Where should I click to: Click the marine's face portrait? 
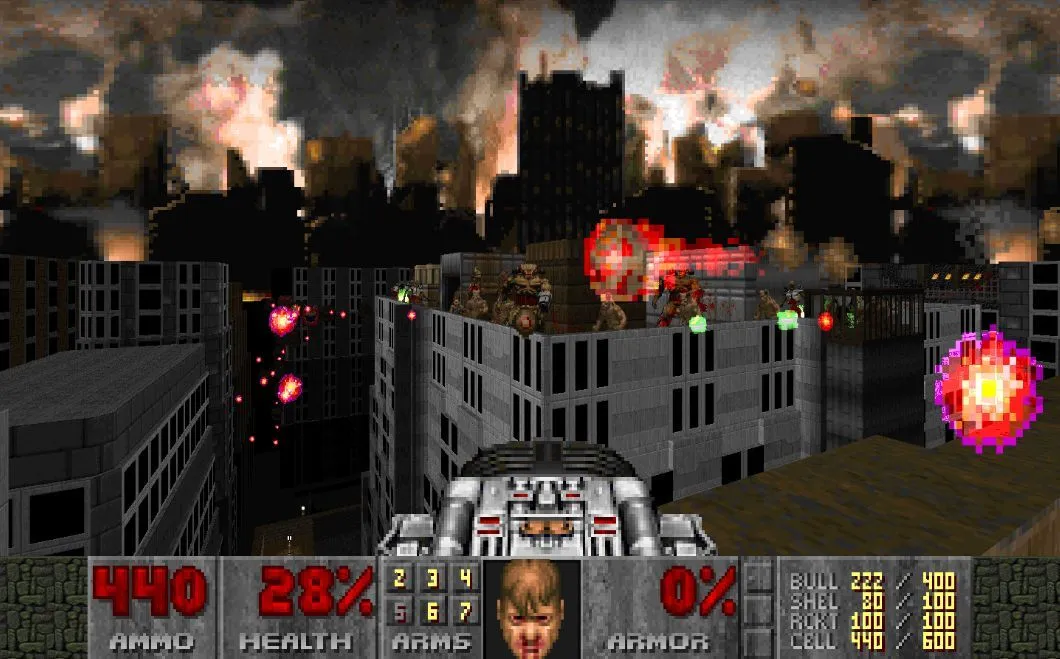pyautogui.click(x=531, y=607)
